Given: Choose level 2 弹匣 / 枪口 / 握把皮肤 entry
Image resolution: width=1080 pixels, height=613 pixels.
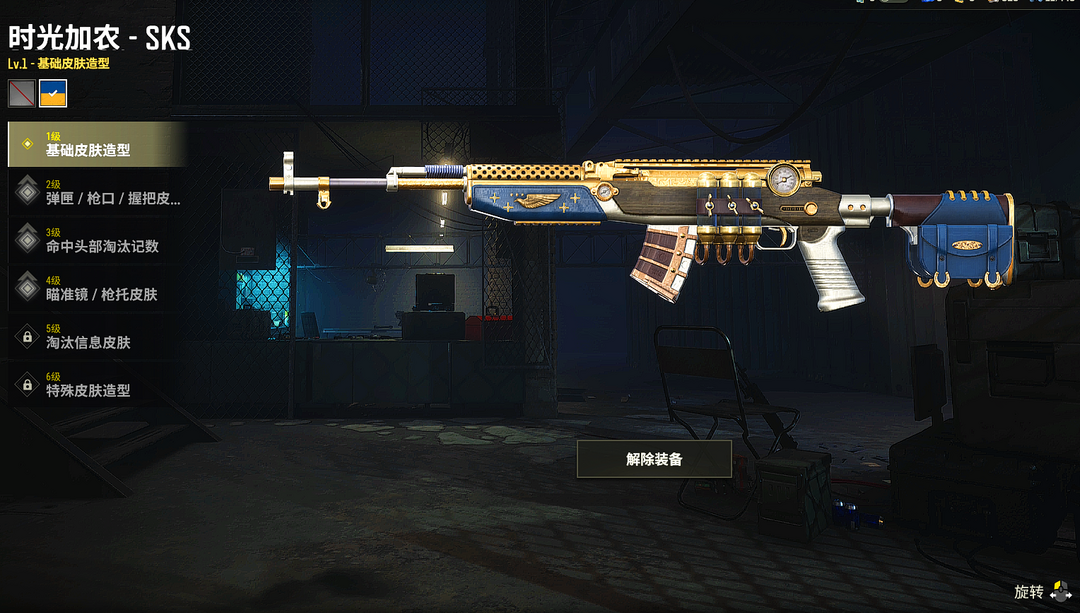Looking at the screenshot, I should click(97, 192).
